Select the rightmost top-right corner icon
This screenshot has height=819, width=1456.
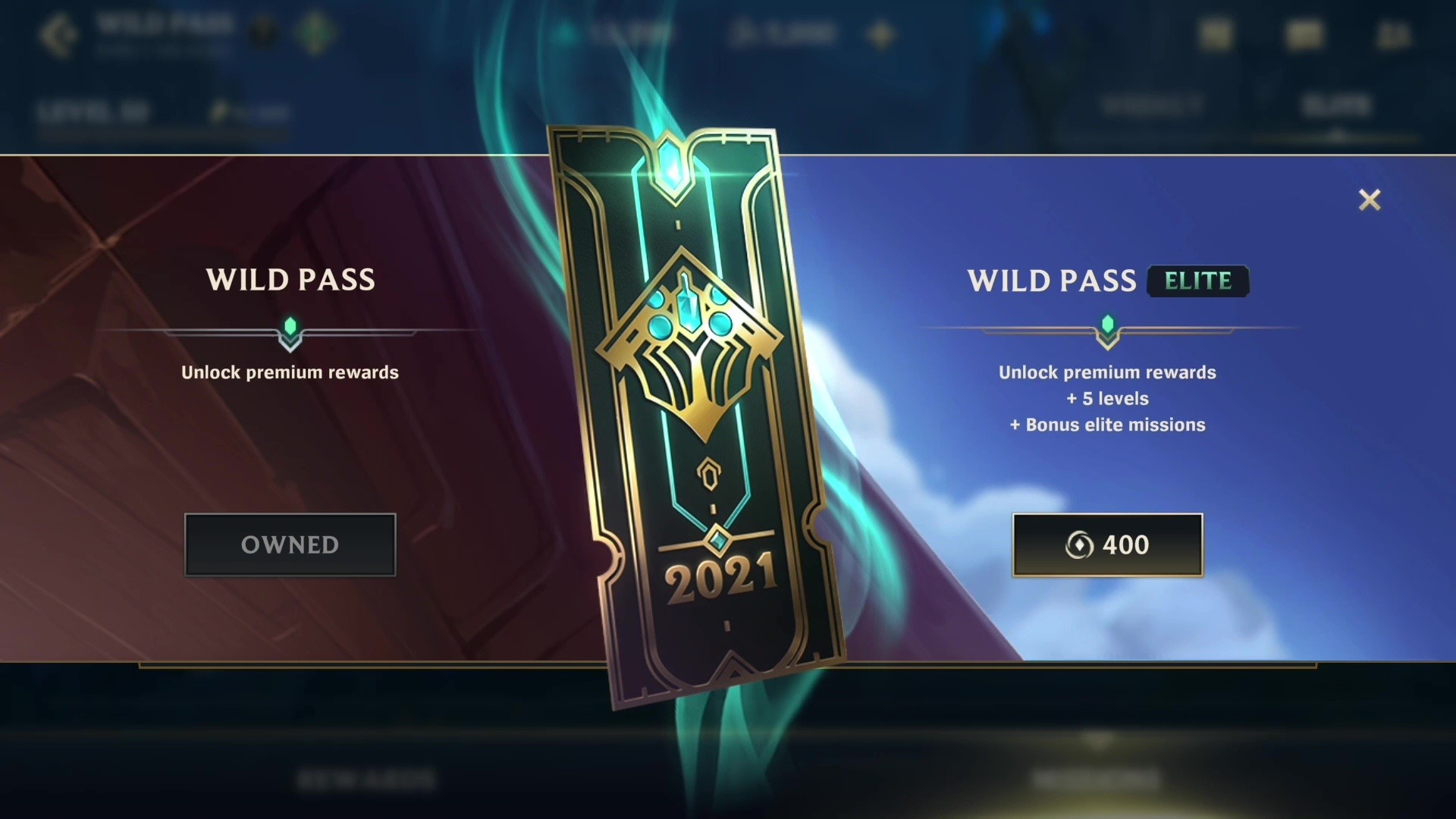pos(1394,34)
